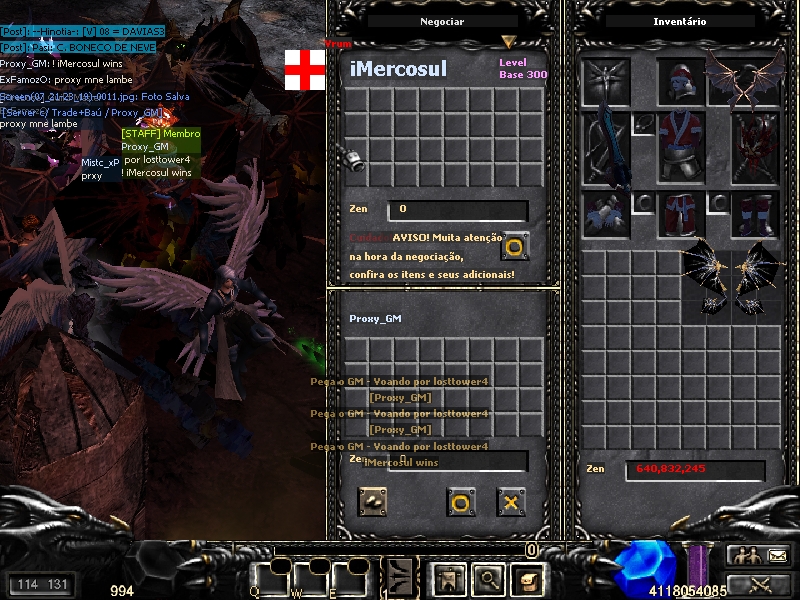800x600 pixels.
Task: Select the Santa boots equipment slot
Action: point(755,213)
